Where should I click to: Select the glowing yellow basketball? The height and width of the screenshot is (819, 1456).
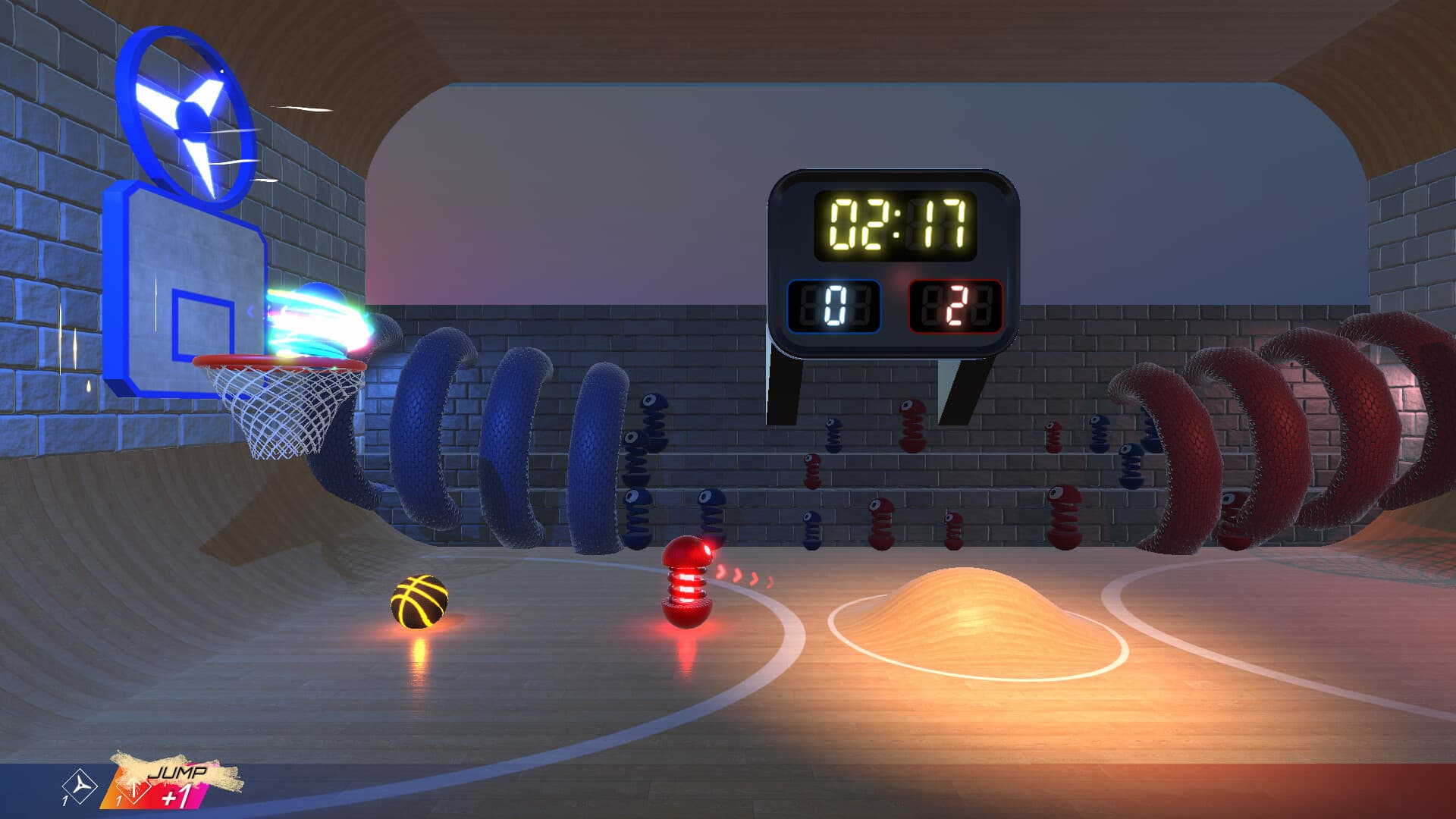pos(419,603)
